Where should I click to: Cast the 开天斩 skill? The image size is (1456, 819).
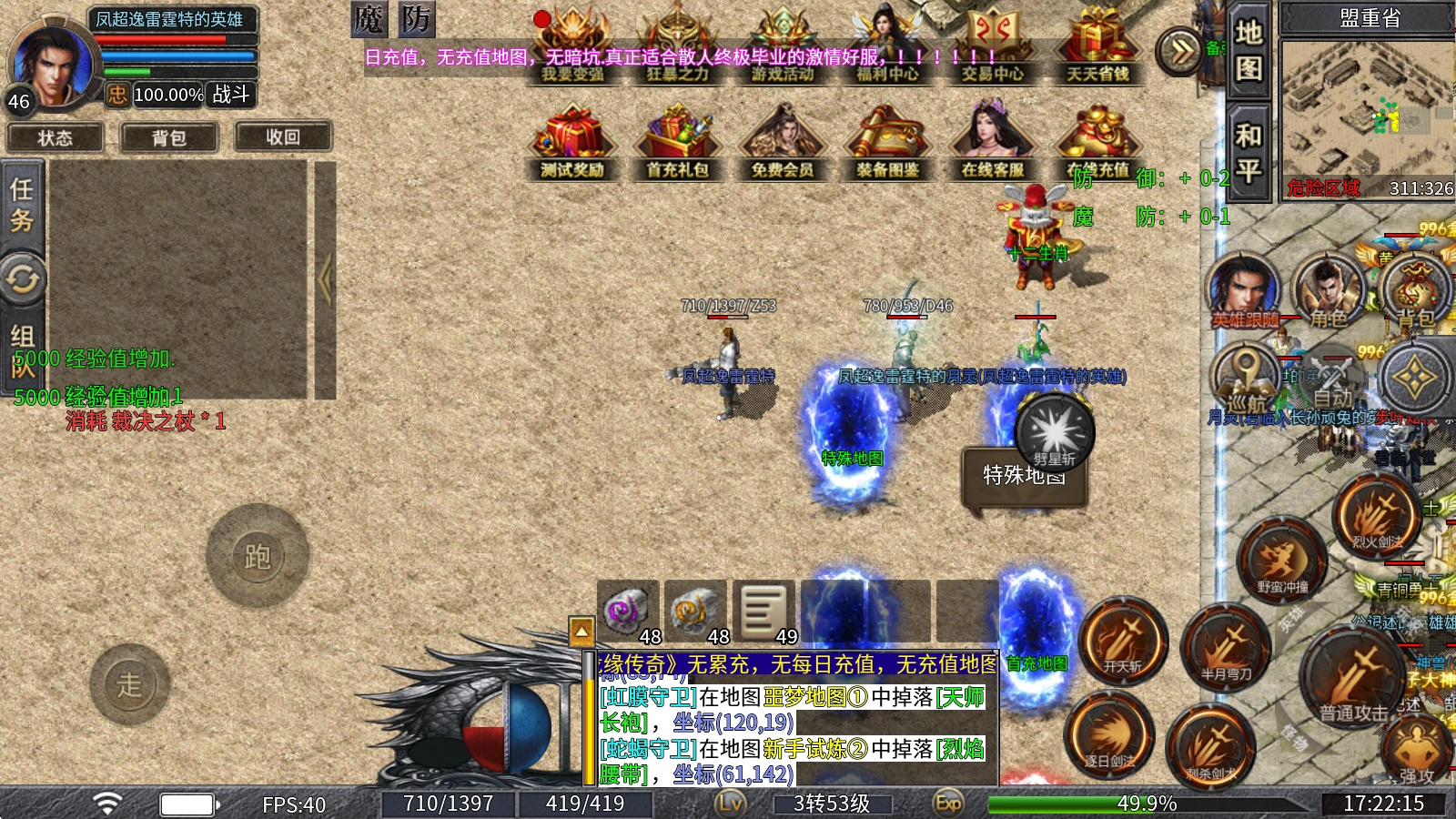(1123, 642)
